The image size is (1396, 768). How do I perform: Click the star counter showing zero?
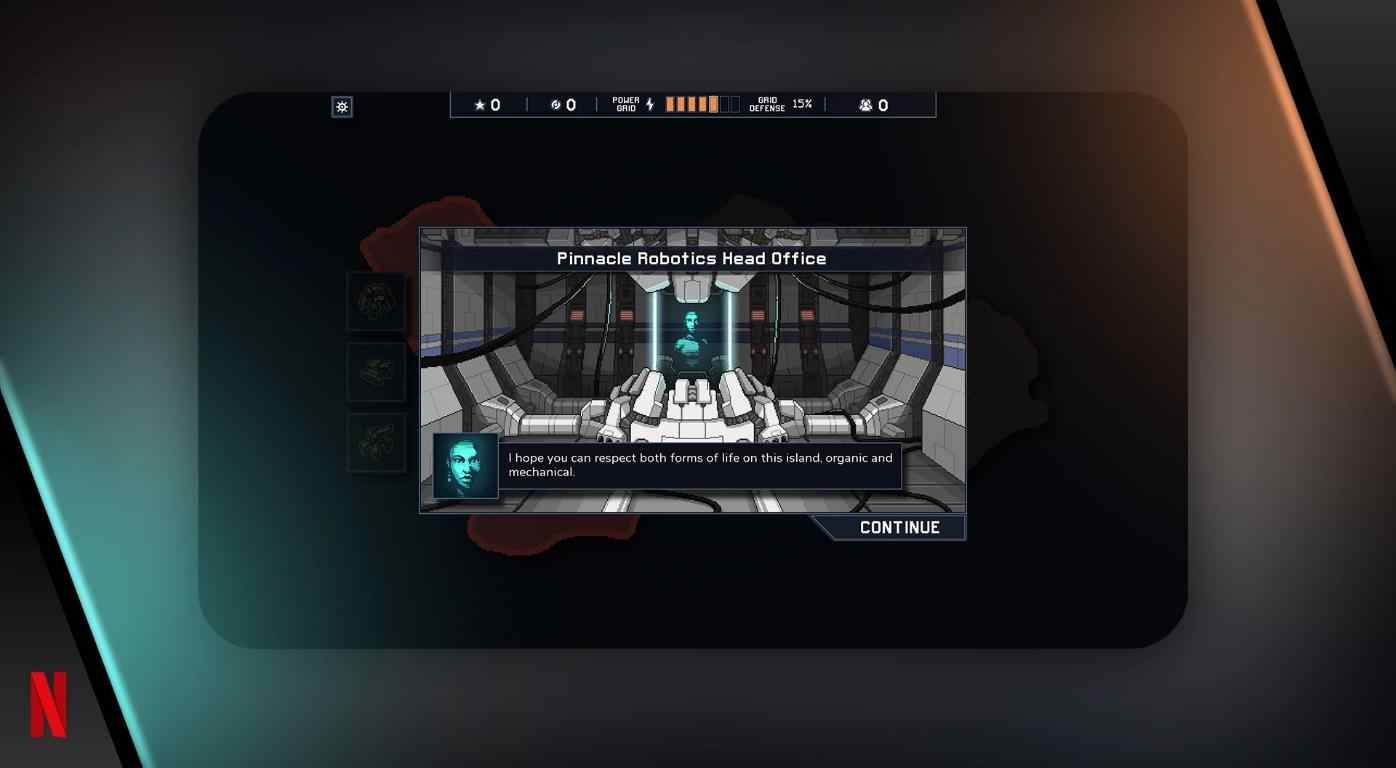click(487, 104)
